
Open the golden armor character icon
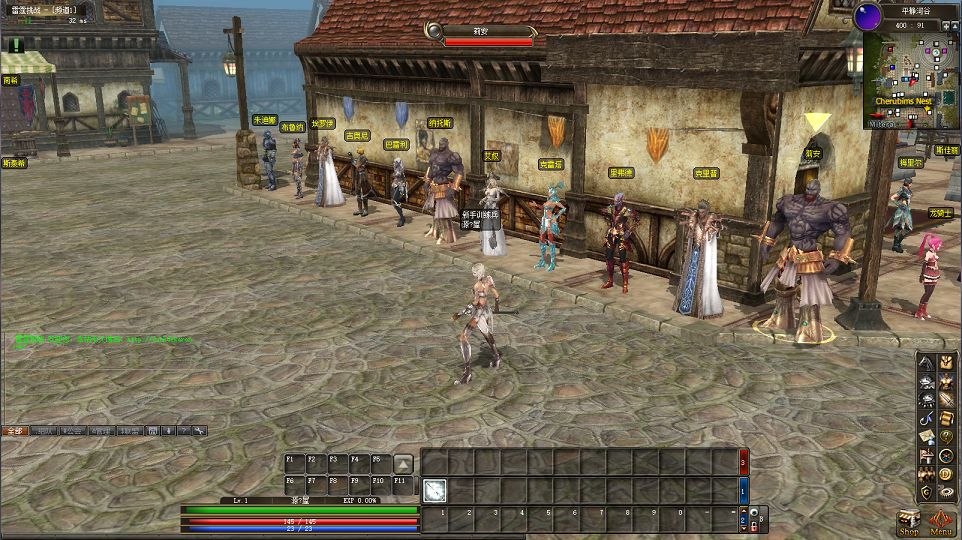(945, 381)
